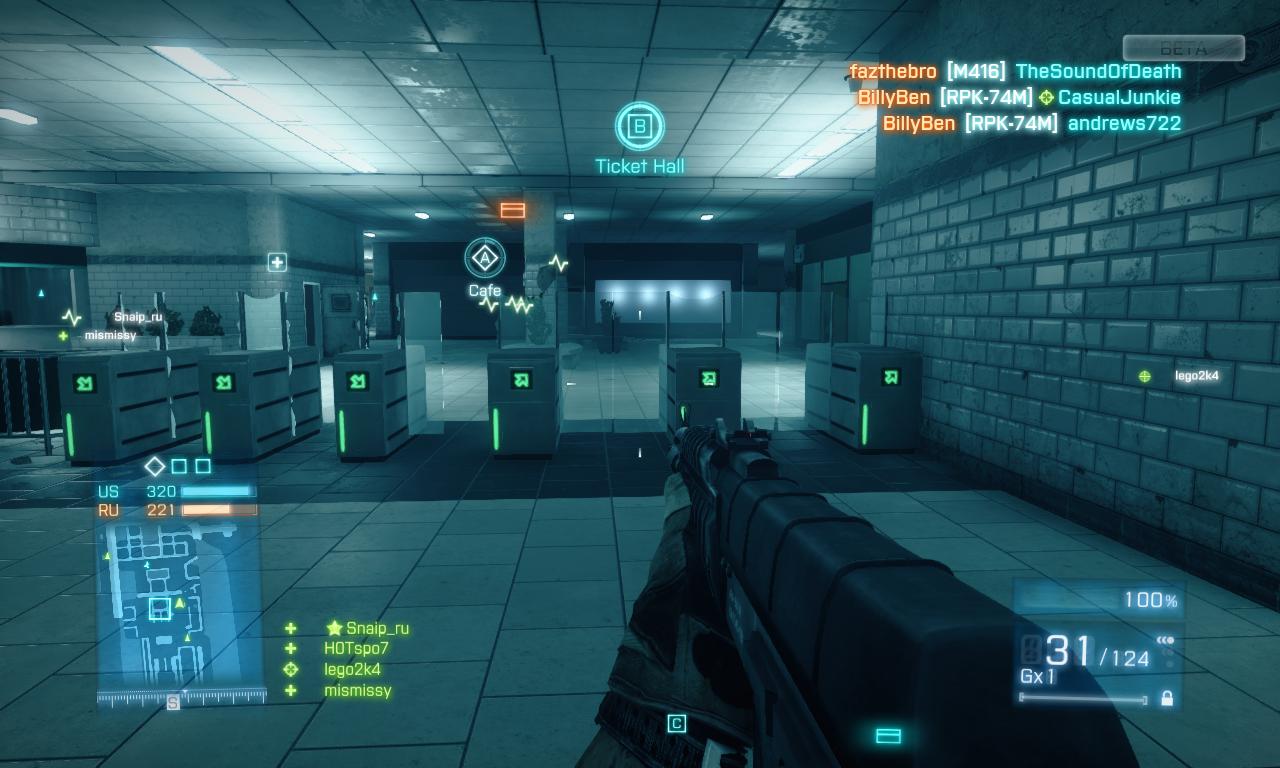Image resolution: width=1280 pixels, height=768 pixels.
Task: Click the orange crate marker icon
Action: point(513,210)
